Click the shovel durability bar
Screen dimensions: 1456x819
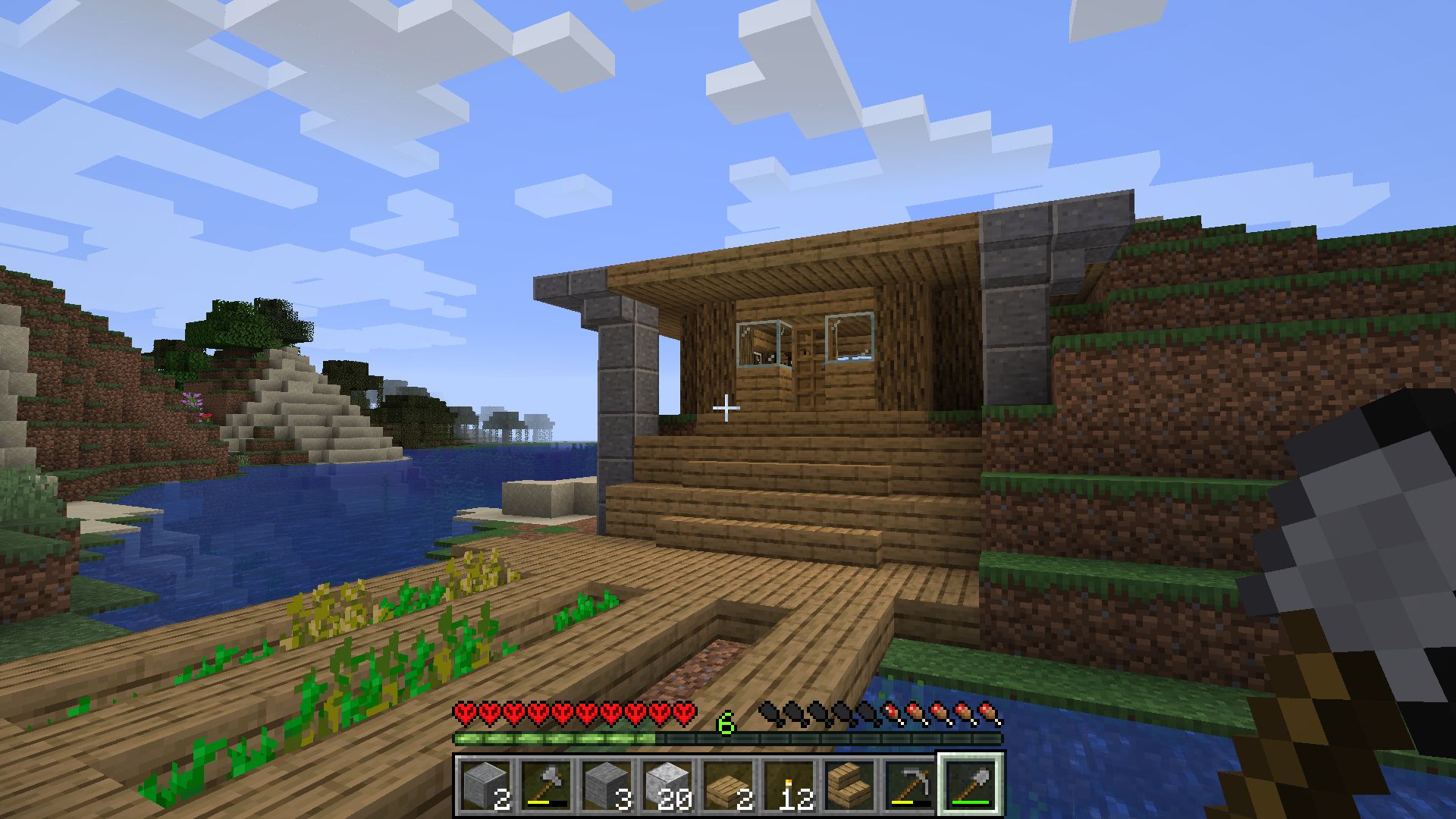tap(971, 802)
